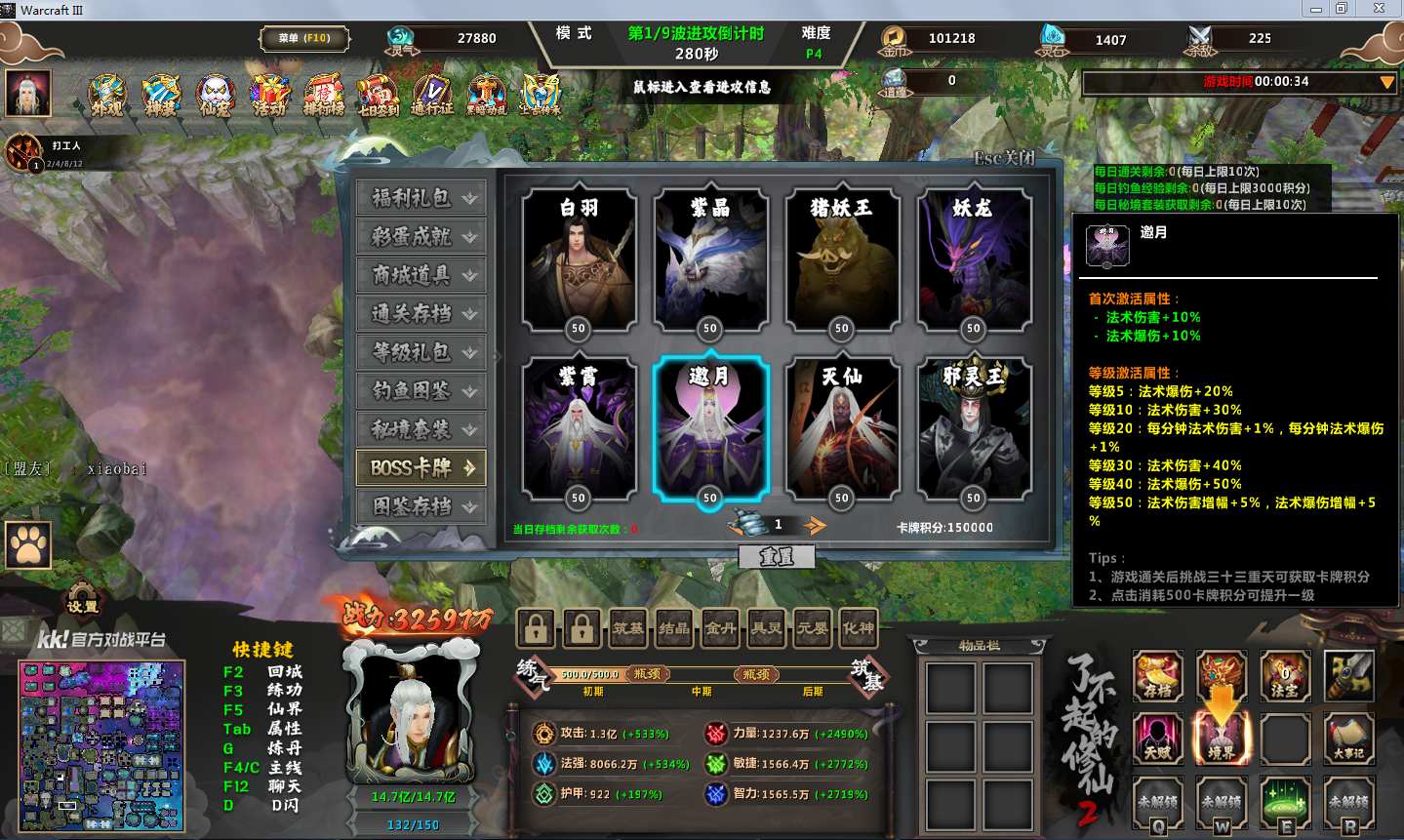The image size is (1404, 840).
Task: Open the 仙宠 pet icon
Action: tap(216, 96)
